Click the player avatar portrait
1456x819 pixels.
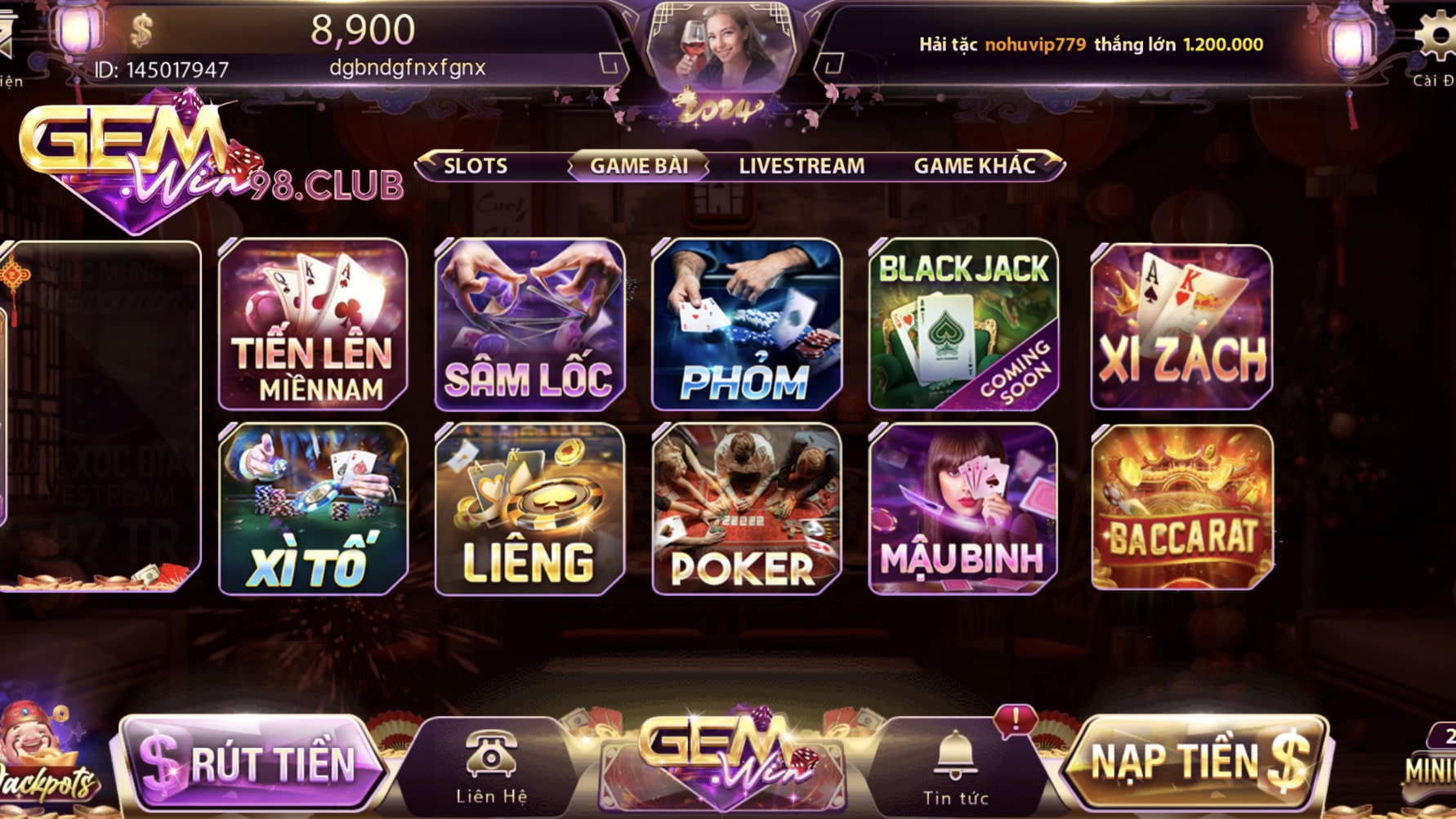(721, 45)
